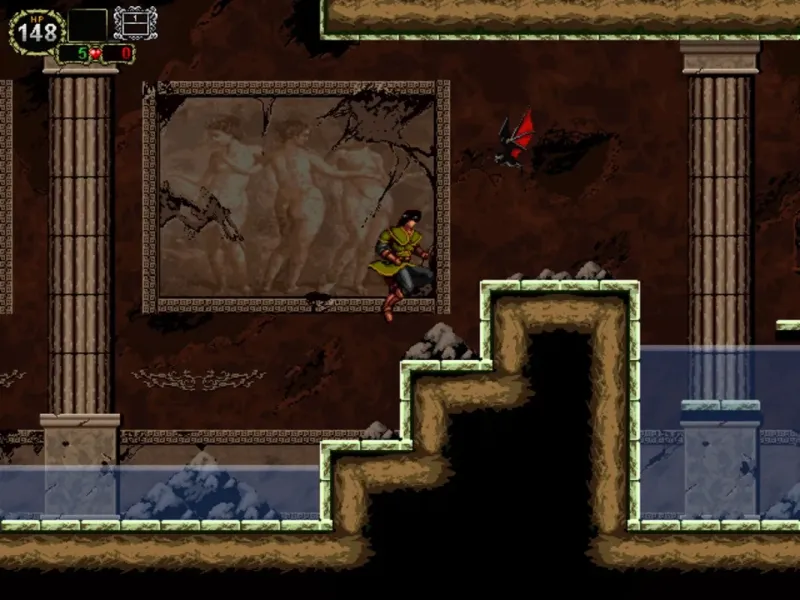Click the ornate silver framed item slot
This screenshot has height=600, width=800.
[x=135, y=23]
